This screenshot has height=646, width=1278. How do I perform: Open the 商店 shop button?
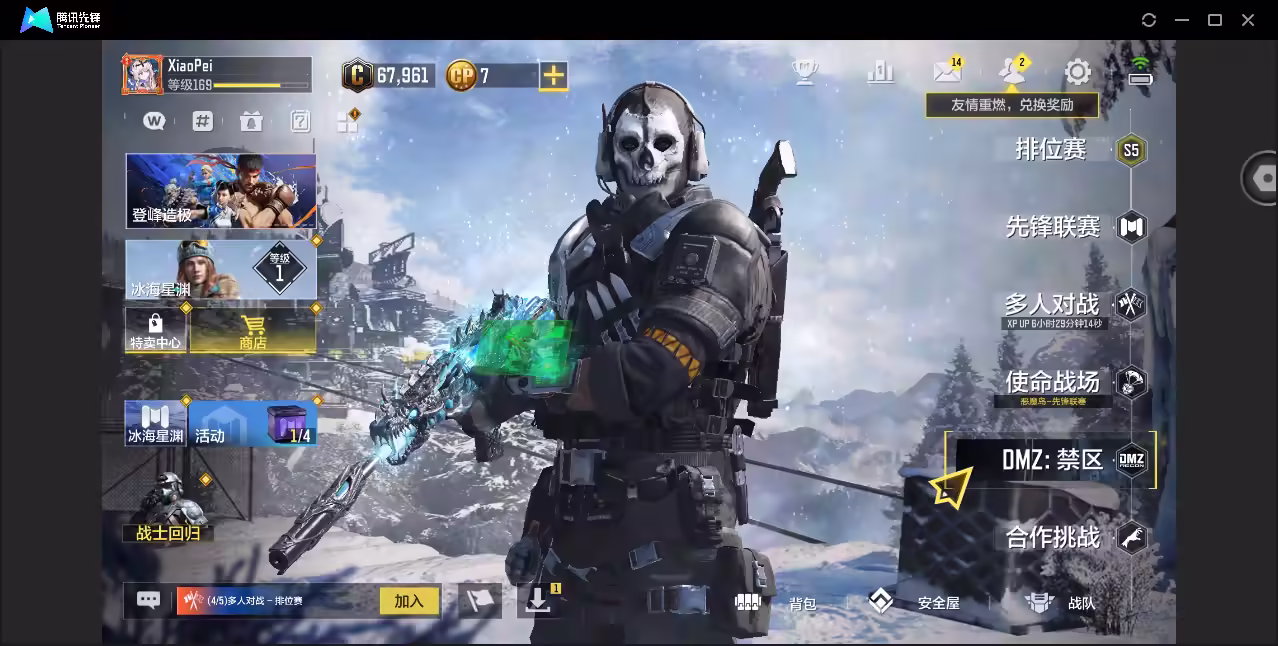(253, 330)
